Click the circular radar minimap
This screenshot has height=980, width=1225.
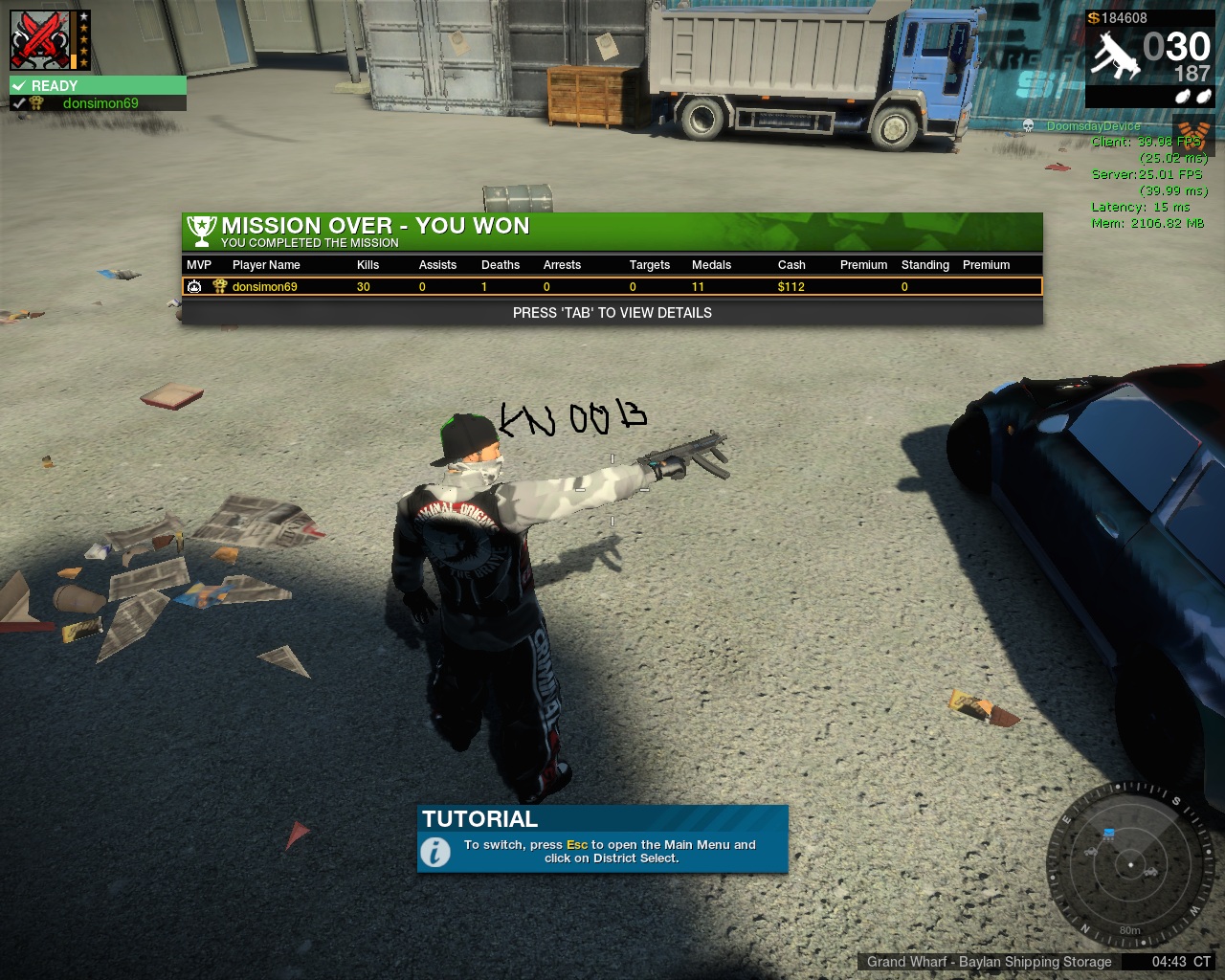point(1130,865)
